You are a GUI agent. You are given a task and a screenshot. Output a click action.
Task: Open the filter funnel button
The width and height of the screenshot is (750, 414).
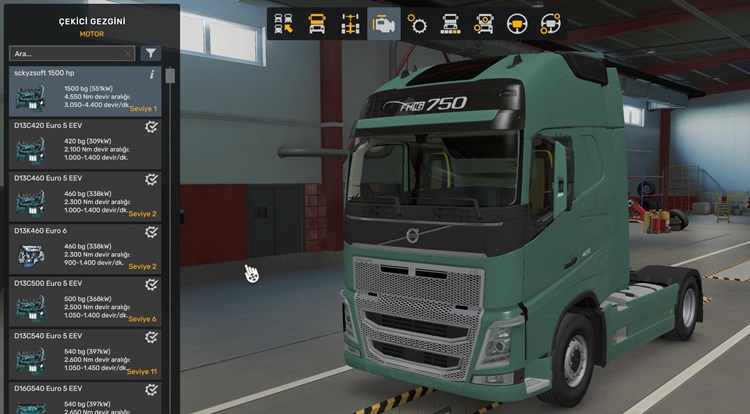[150, 53]
